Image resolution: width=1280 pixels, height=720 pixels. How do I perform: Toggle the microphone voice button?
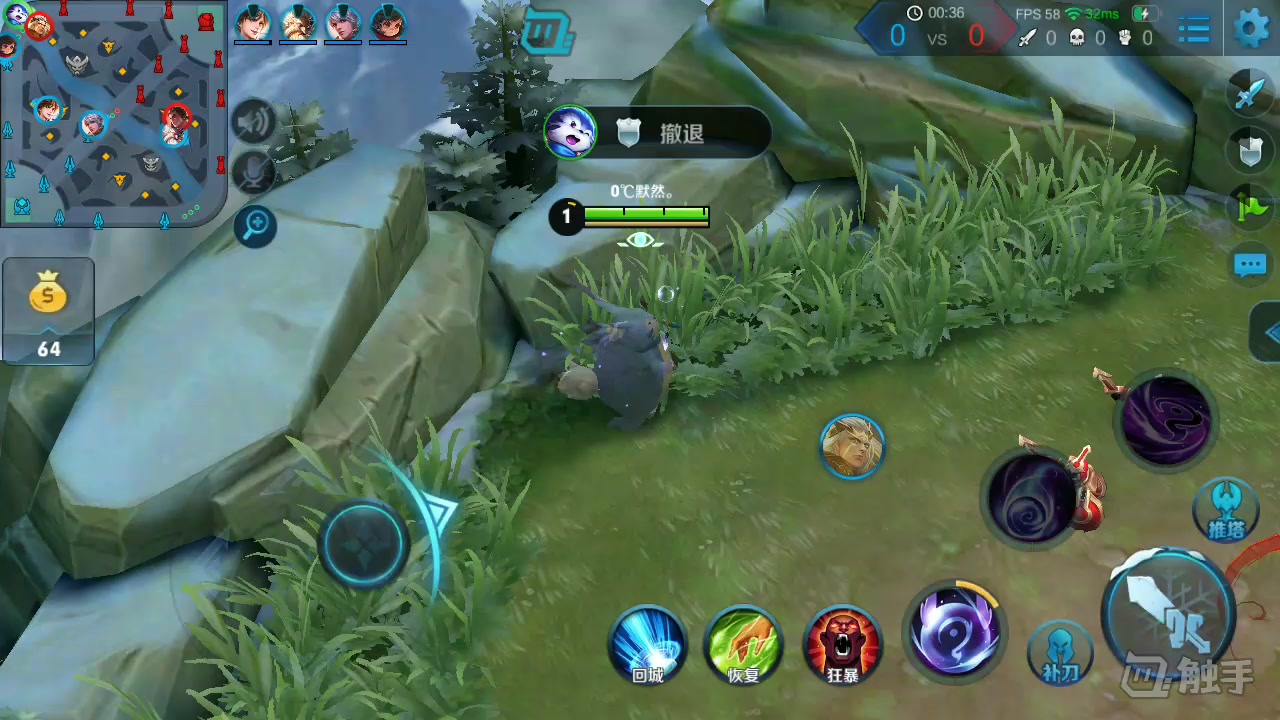click(x=254, y=173)
